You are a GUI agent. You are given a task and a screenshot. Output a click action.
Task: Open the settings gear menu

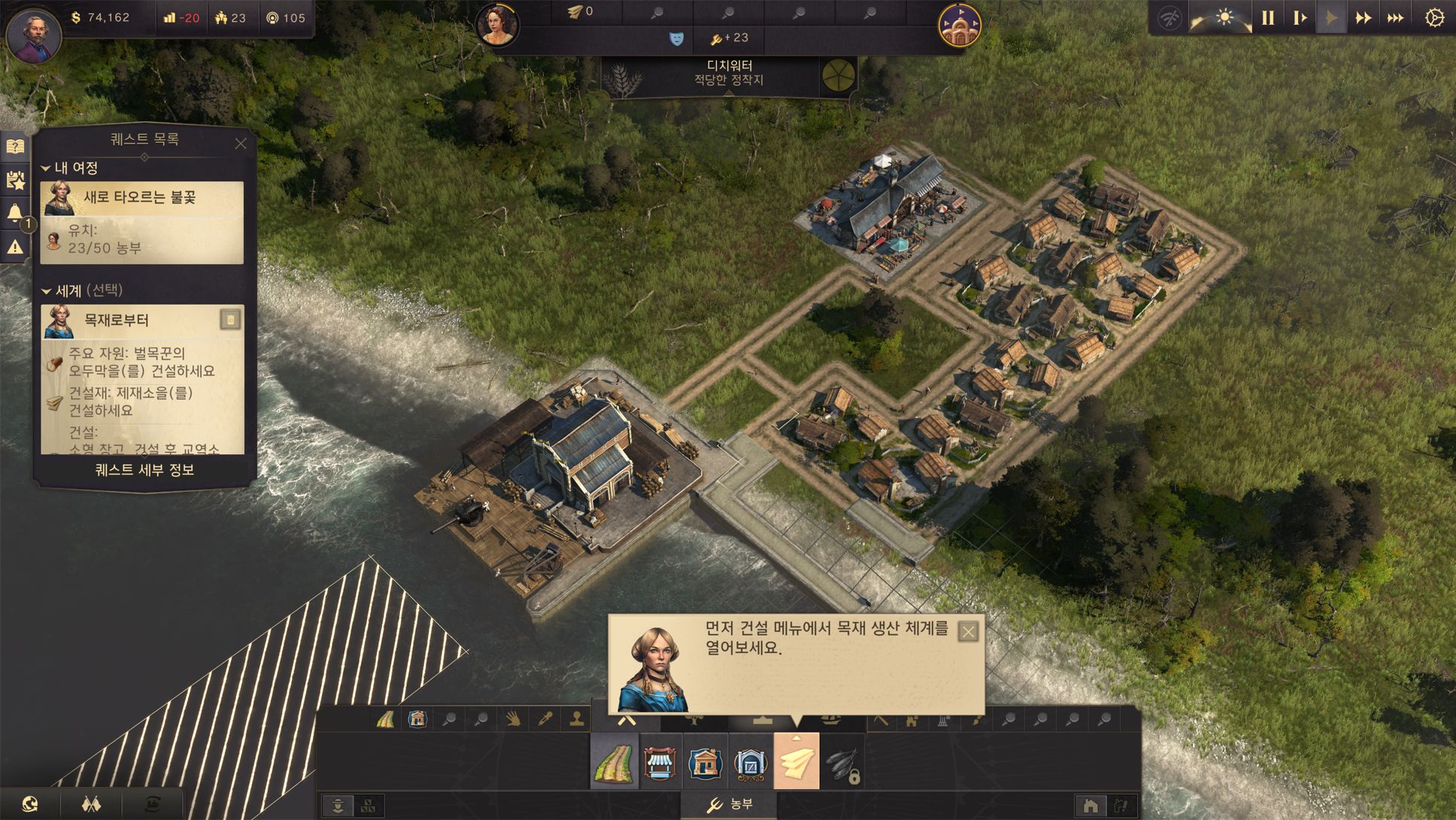(1435, 17)
